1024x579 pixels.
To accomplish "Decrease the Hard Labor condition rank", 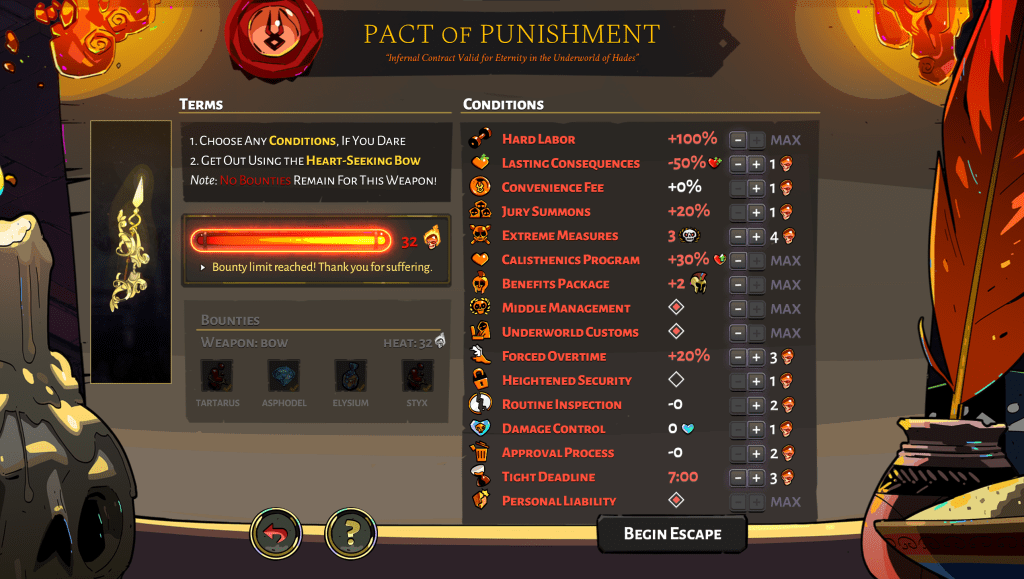I will [x=738, y=140].
